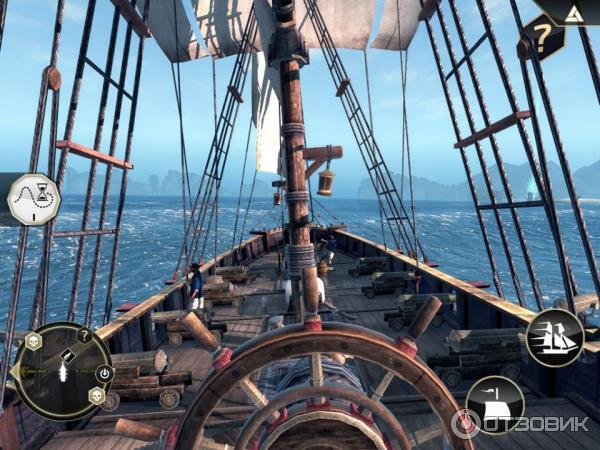
Task: Tap the diamond objective marker on minimap
Action: click(x=66, y=356)
